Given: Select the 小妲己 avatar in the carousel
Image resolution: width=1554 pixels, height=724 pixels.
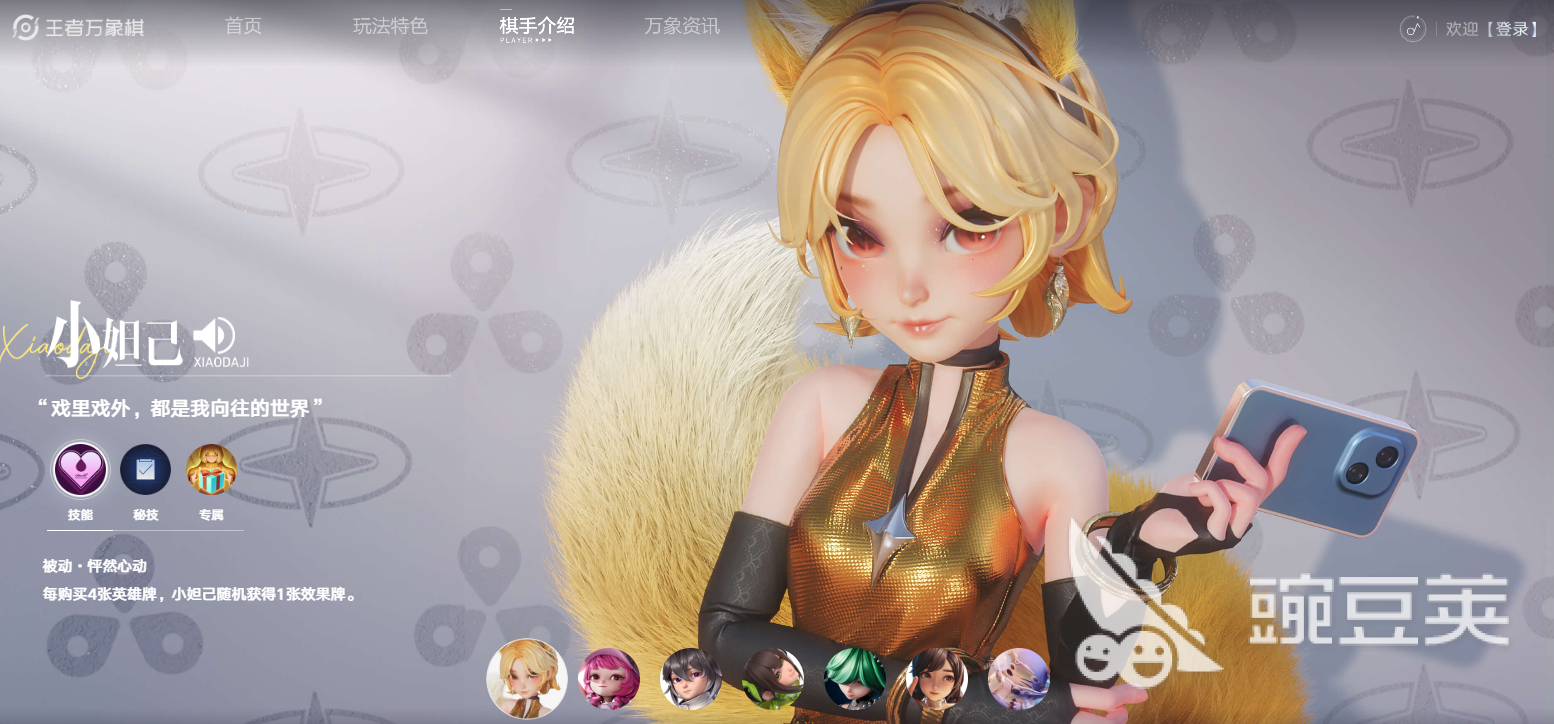Looking at the screenshot, I should pyautogui.click(x=527, y=679).
